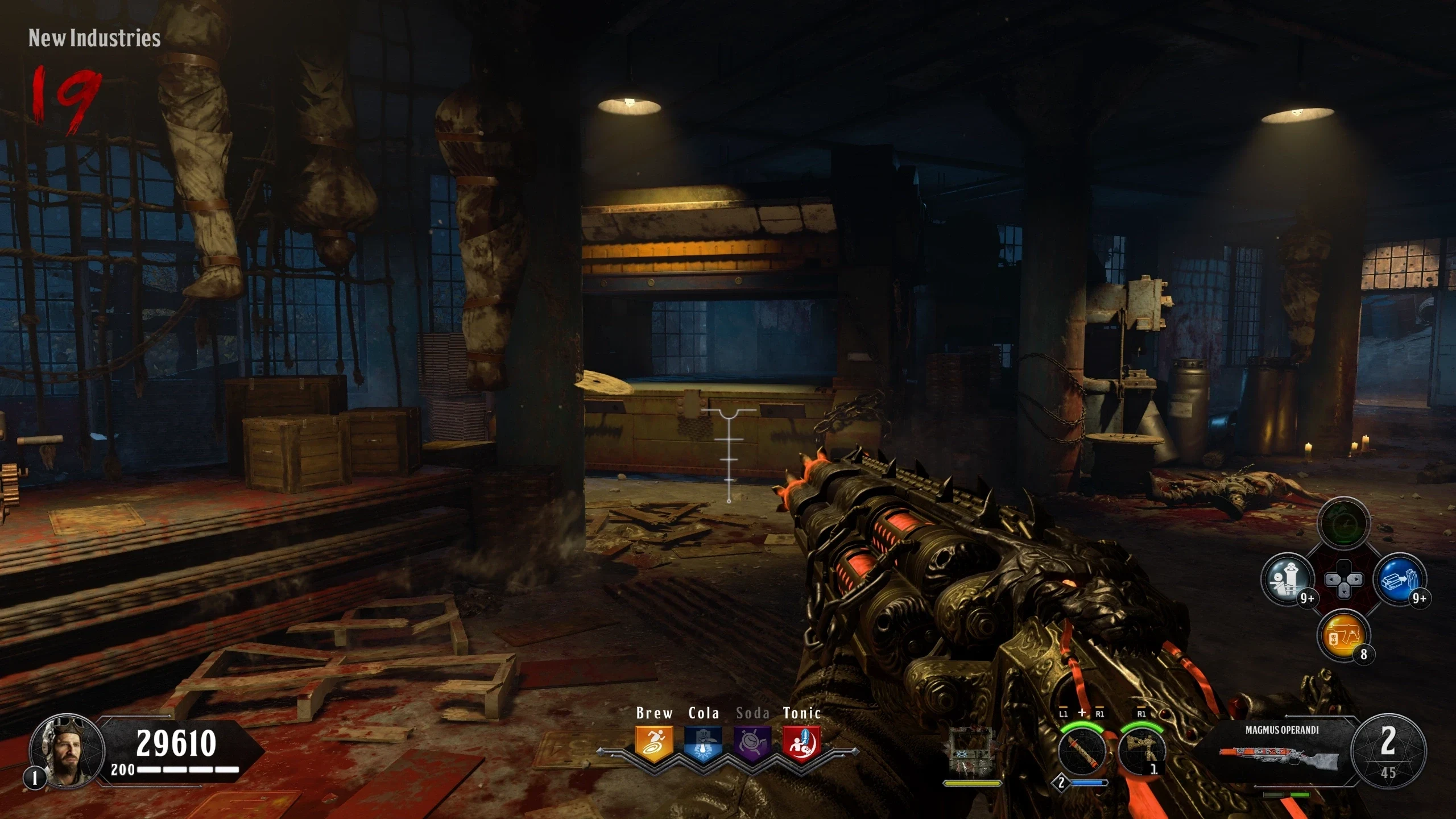Select the spiked shield icon
Screen dimensions: 1456x819
point(972,752)
